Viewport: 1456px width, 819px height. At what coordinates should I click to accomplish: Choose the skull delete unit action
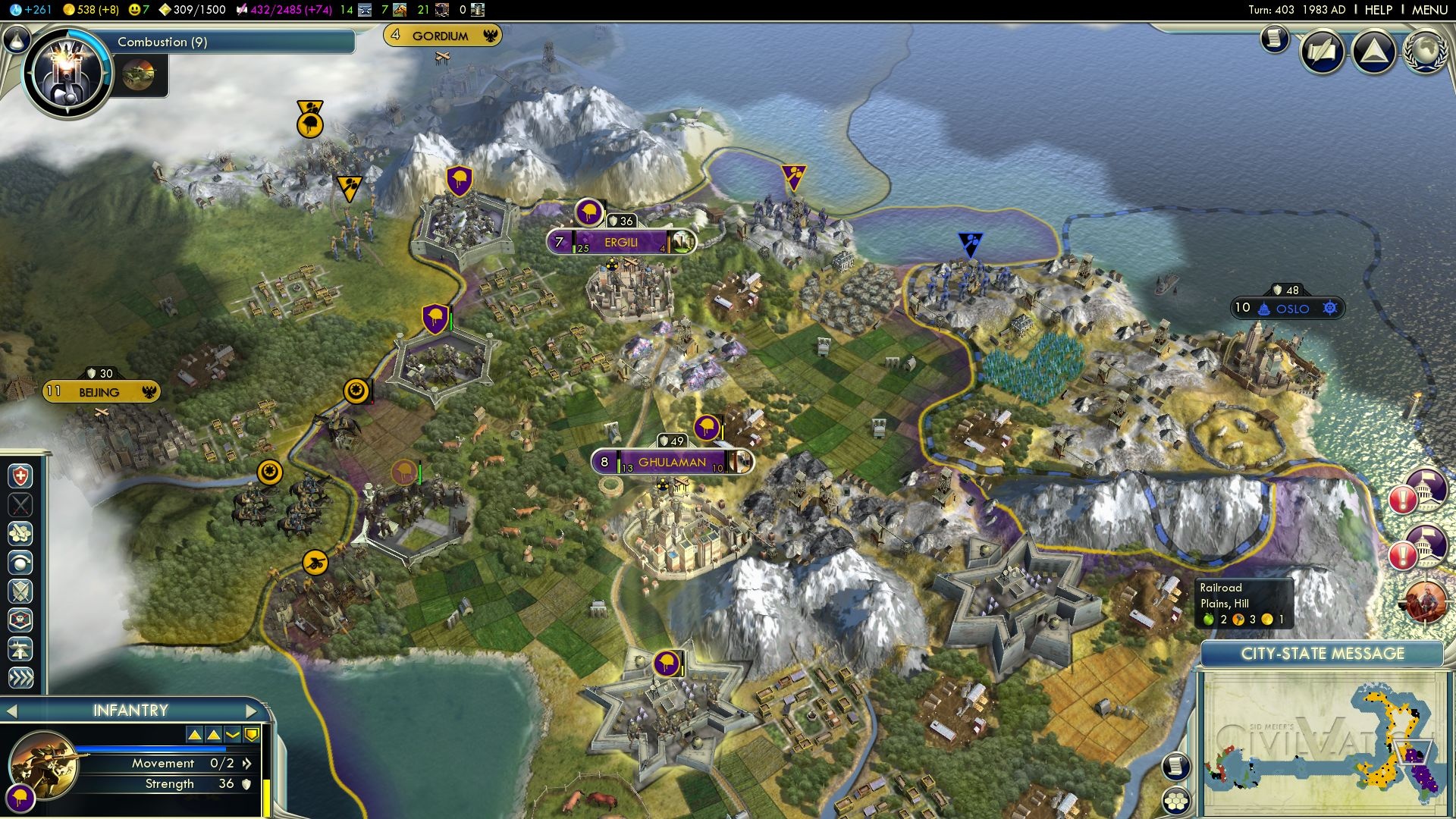coord(20,620)
